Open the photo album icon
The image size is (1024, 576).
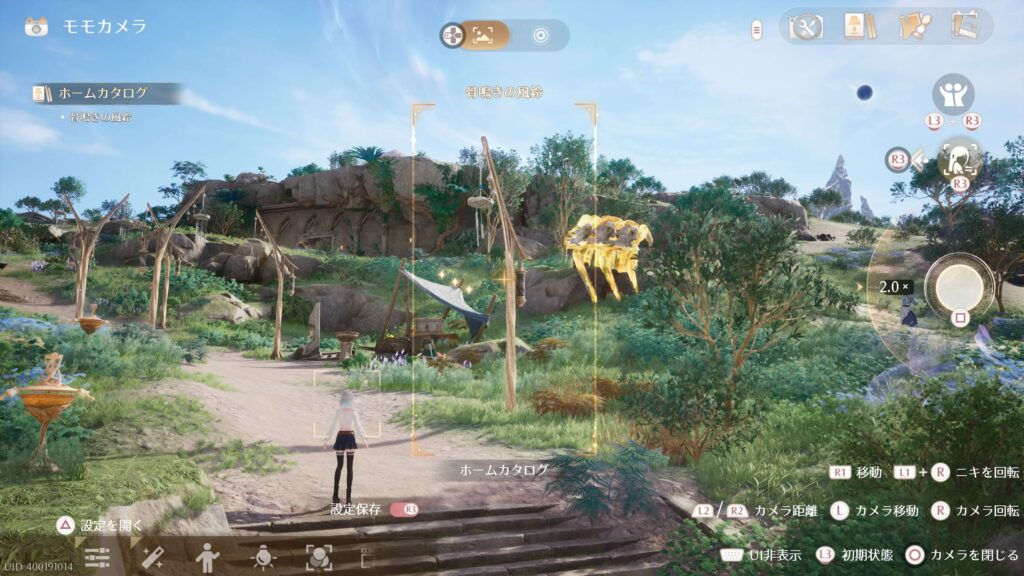(965, 25)
